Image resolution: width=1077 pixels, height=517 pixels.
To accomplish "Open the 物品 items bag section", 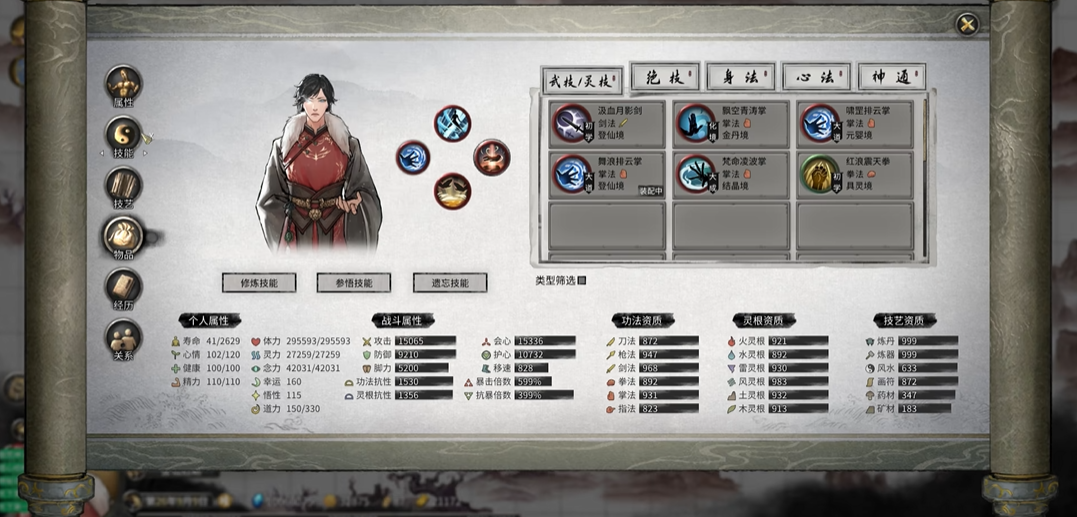I will click(123, 237).
